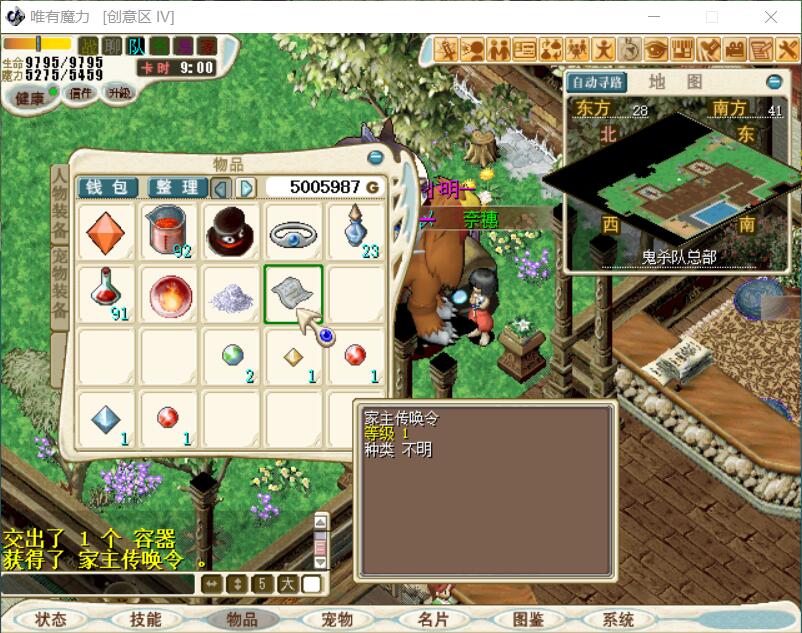Open the 钱包 (wallet) button
Viewport: 802px width, 633px height.
pos(107,187)
